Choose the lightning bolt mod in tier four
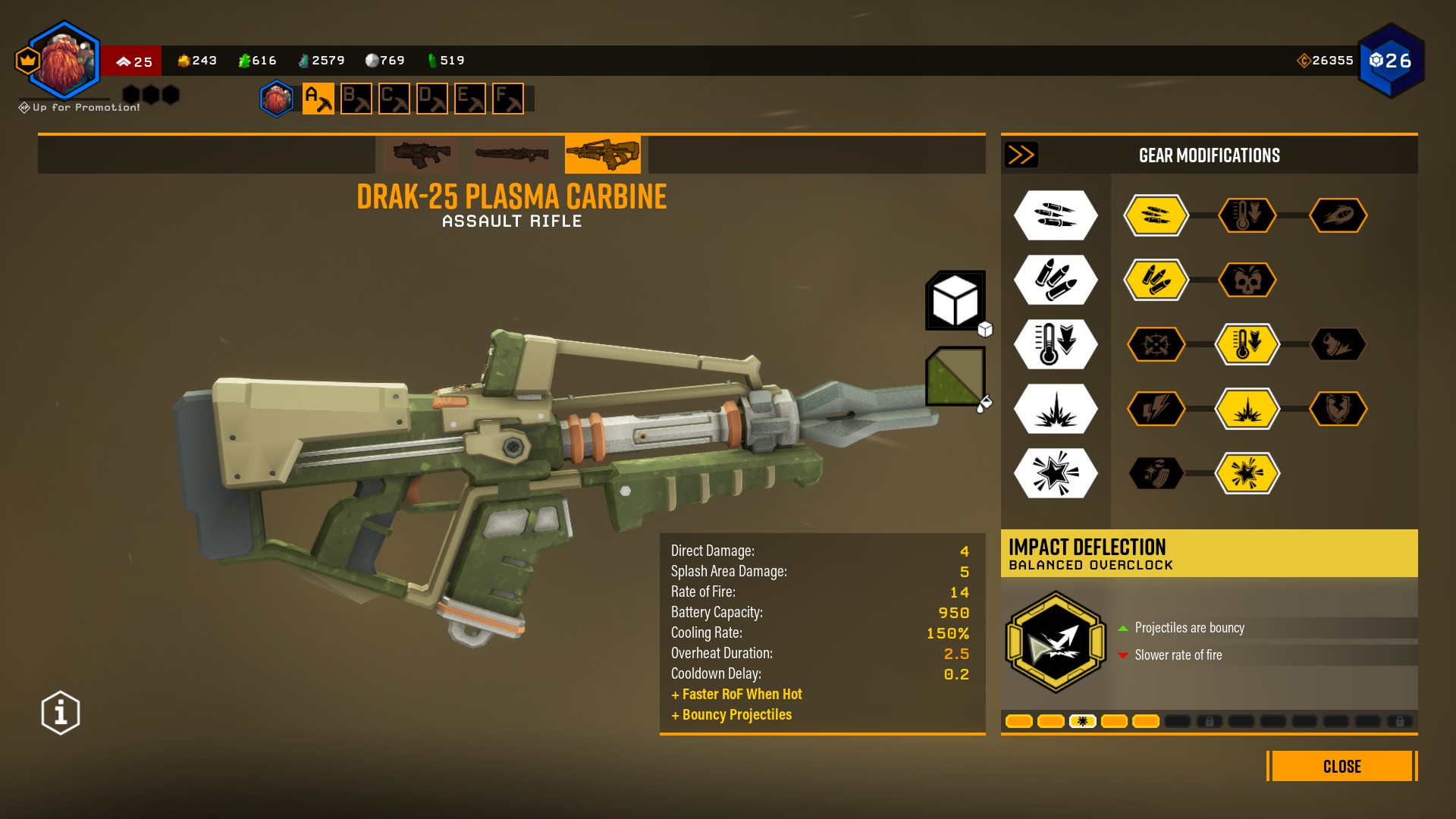The height and width of the screenshot is (819, 1456). [1156, 409]
